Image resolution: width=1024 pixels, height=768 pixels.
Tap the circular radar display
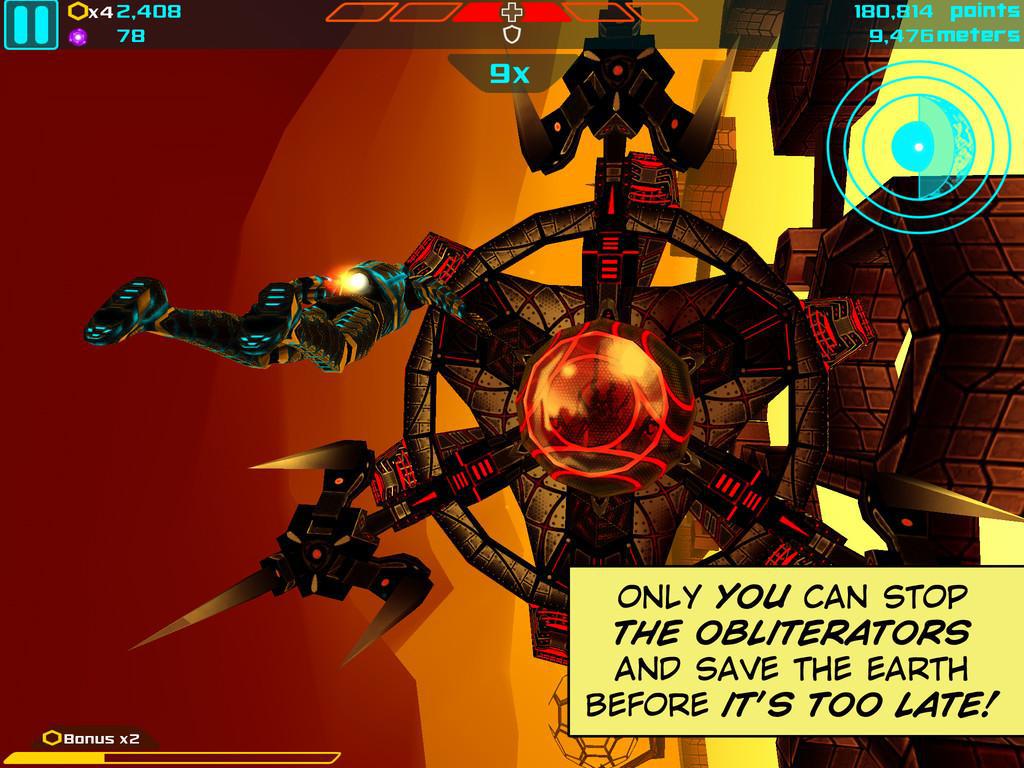point(916,146)
